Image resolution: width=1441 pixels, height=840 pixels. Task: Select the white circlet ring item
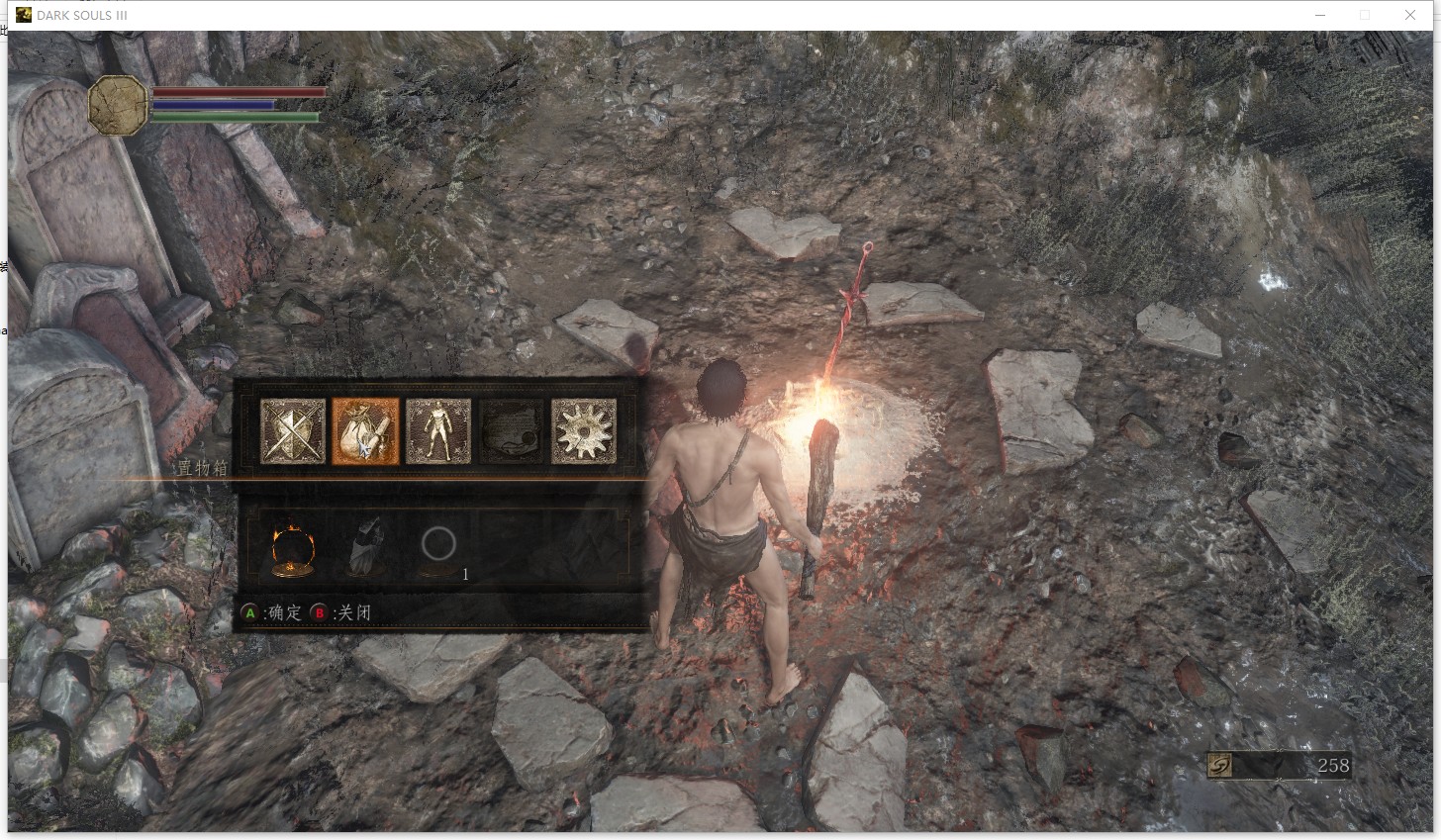(438, 545)
